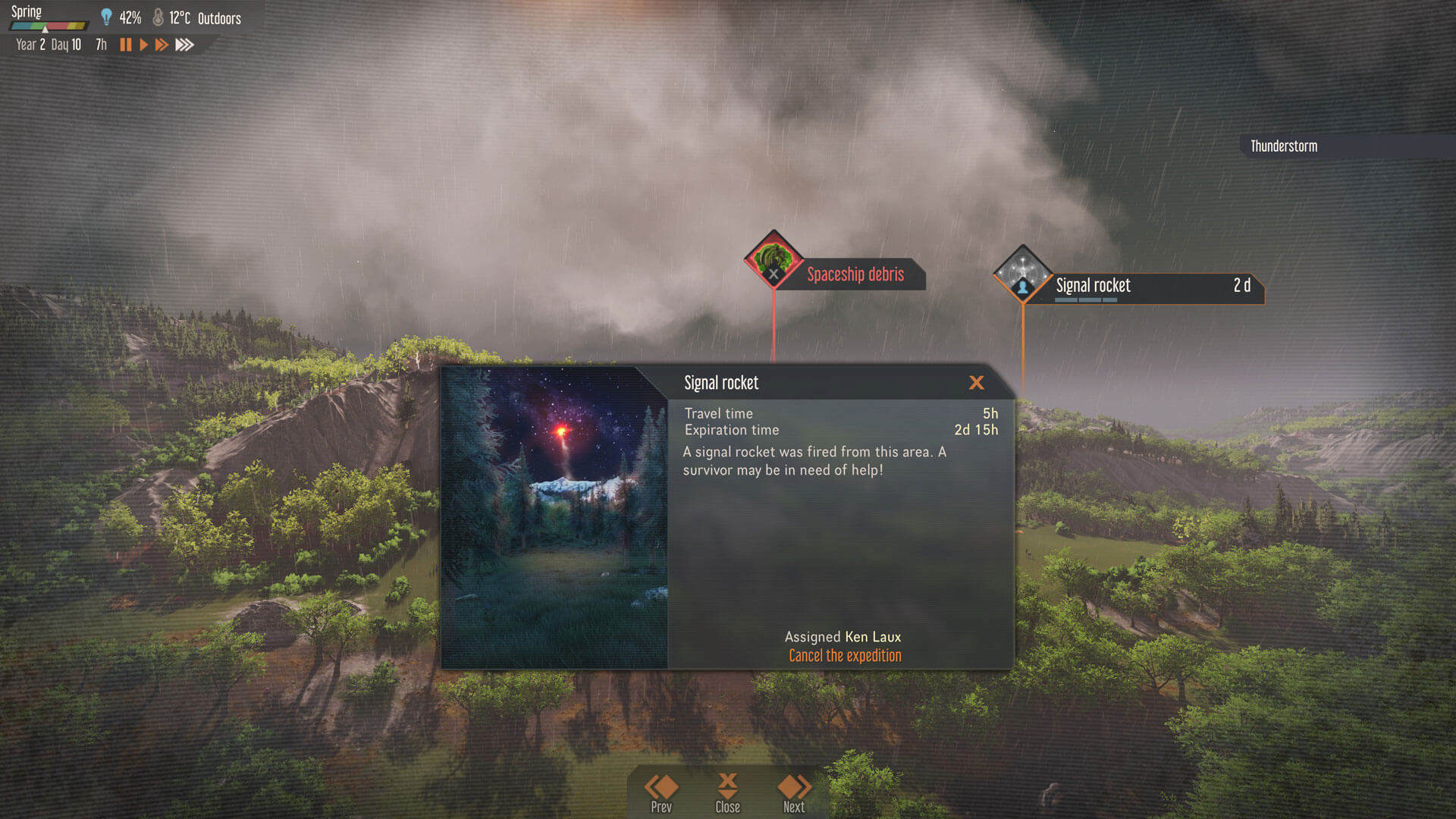Select the Spaceship debris map marker
Image resolution: width=1456 pixels, height=819 pixels.
773,260
